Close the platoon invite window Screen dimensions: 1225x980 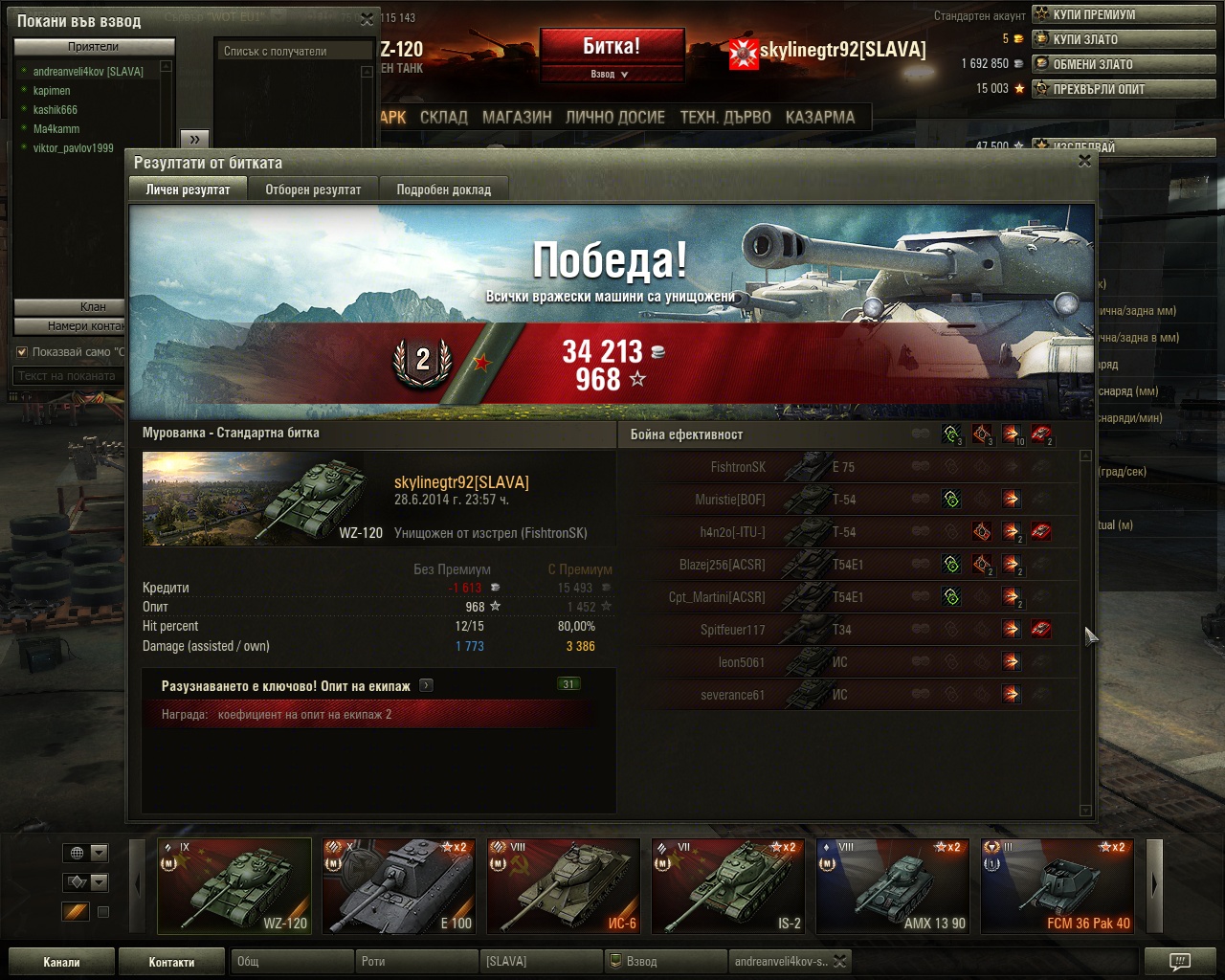367,19
